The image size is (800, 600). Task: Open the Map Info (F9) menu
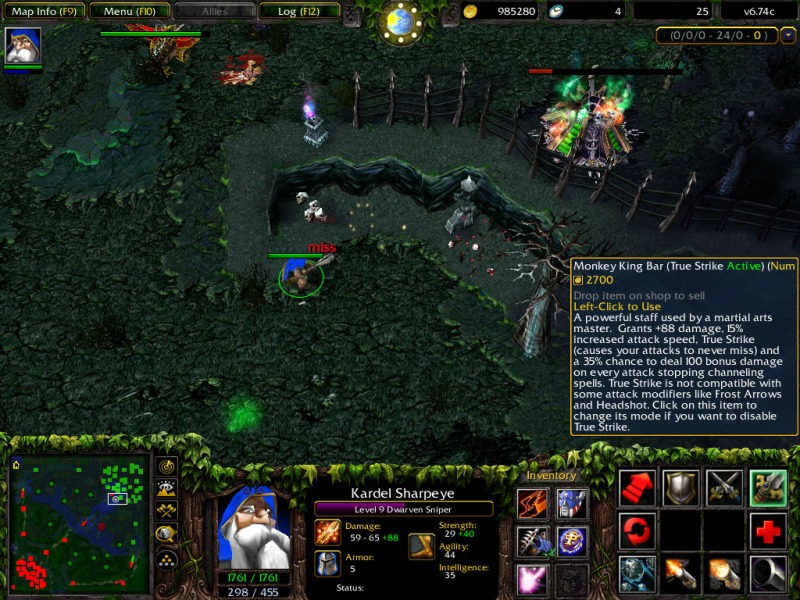[42, 11]
